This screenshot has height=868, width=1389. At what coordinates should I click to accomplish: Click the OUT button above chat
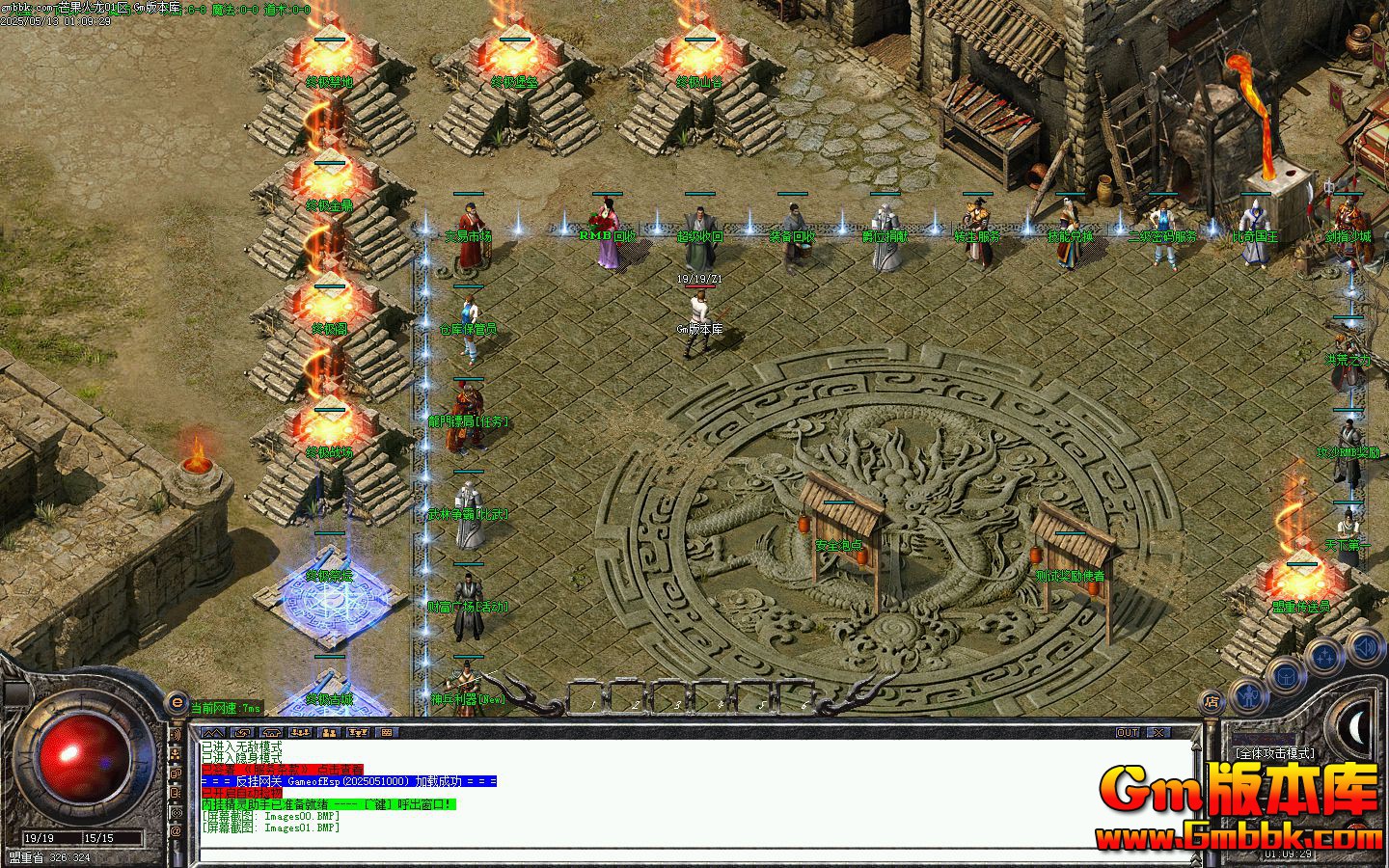(1127, 733)
